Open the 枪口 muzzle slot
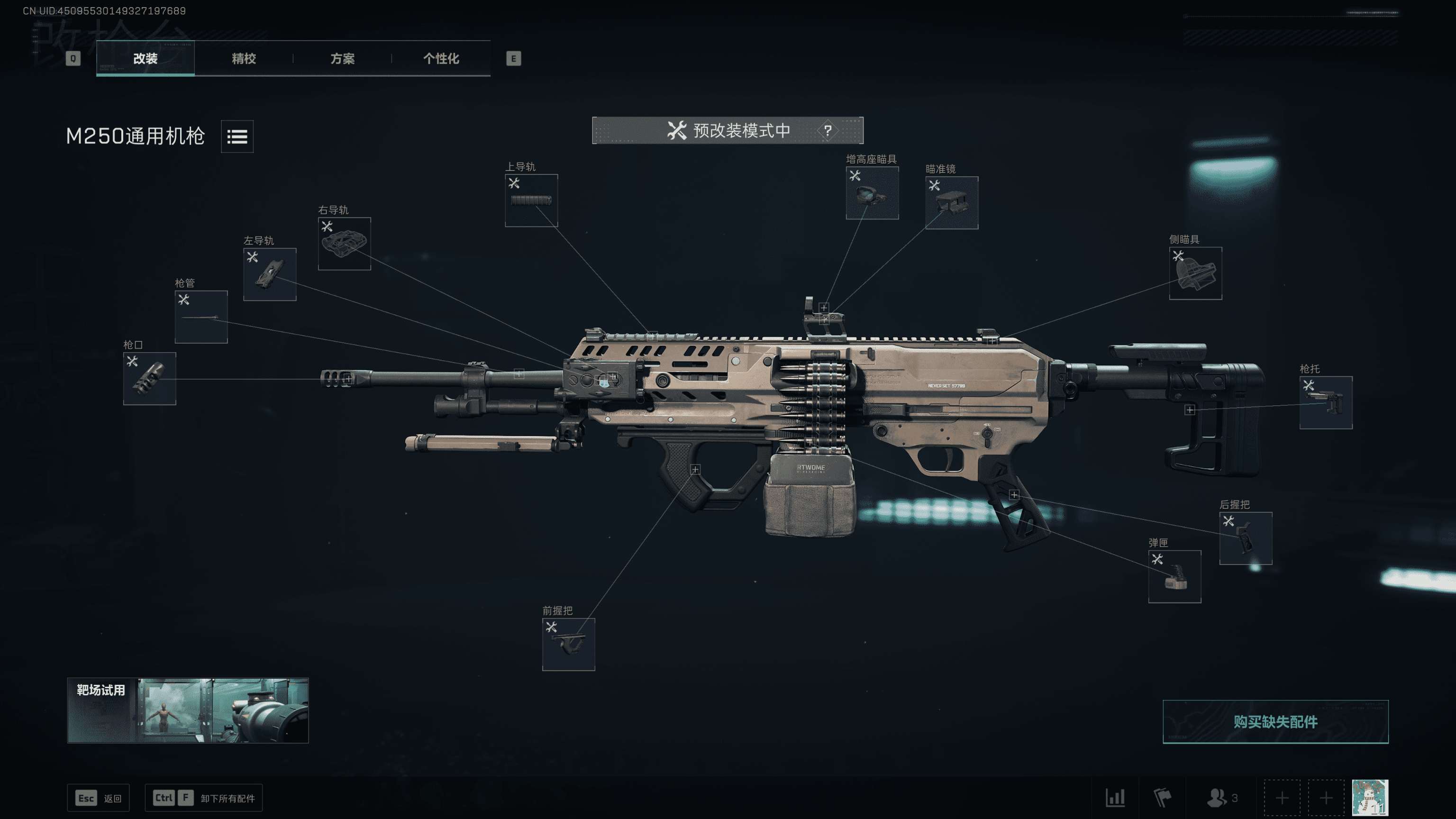Screen dimensions: 1456x819 tap(149, 378)
